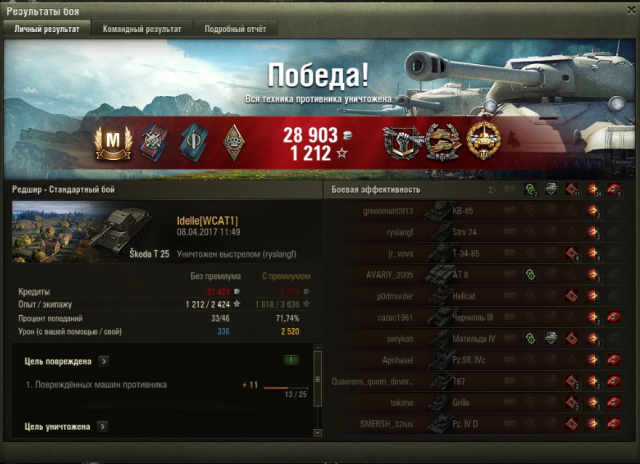Pick the p0dmurder Hellcat row
This screenshot has width=640, height=464.
coord(478,296)
